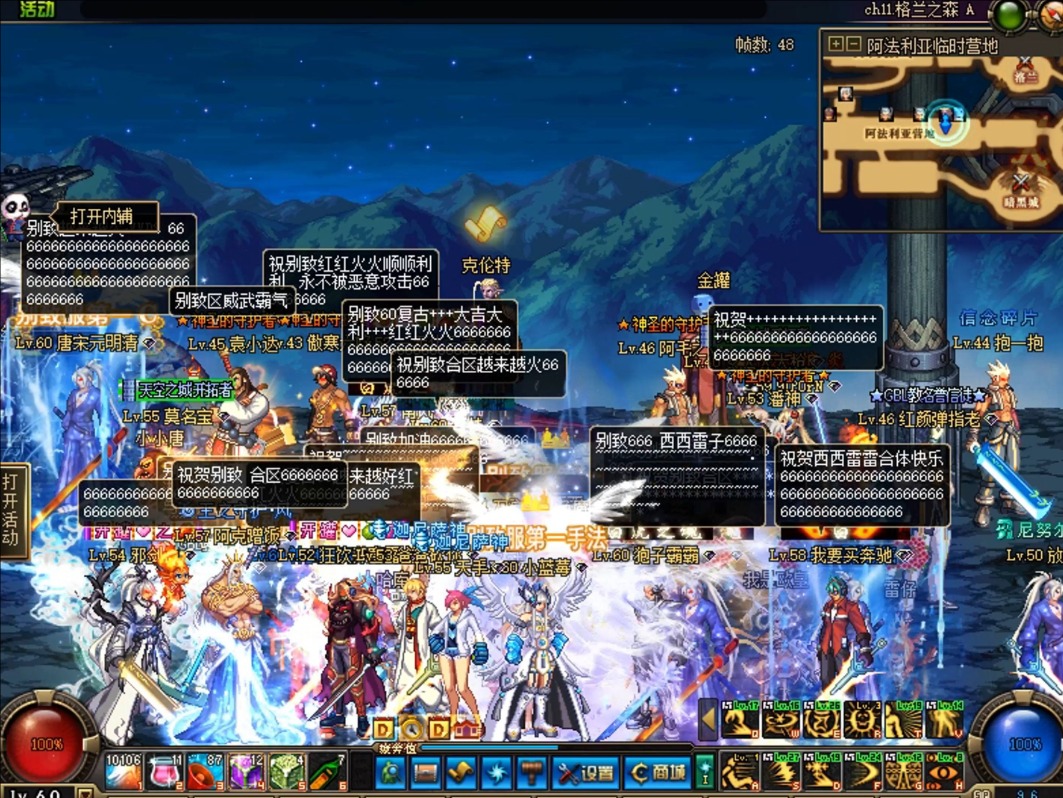Activate the eye skill icon
This screenshot has width=1063, height=798.
(x=946, y=773)
